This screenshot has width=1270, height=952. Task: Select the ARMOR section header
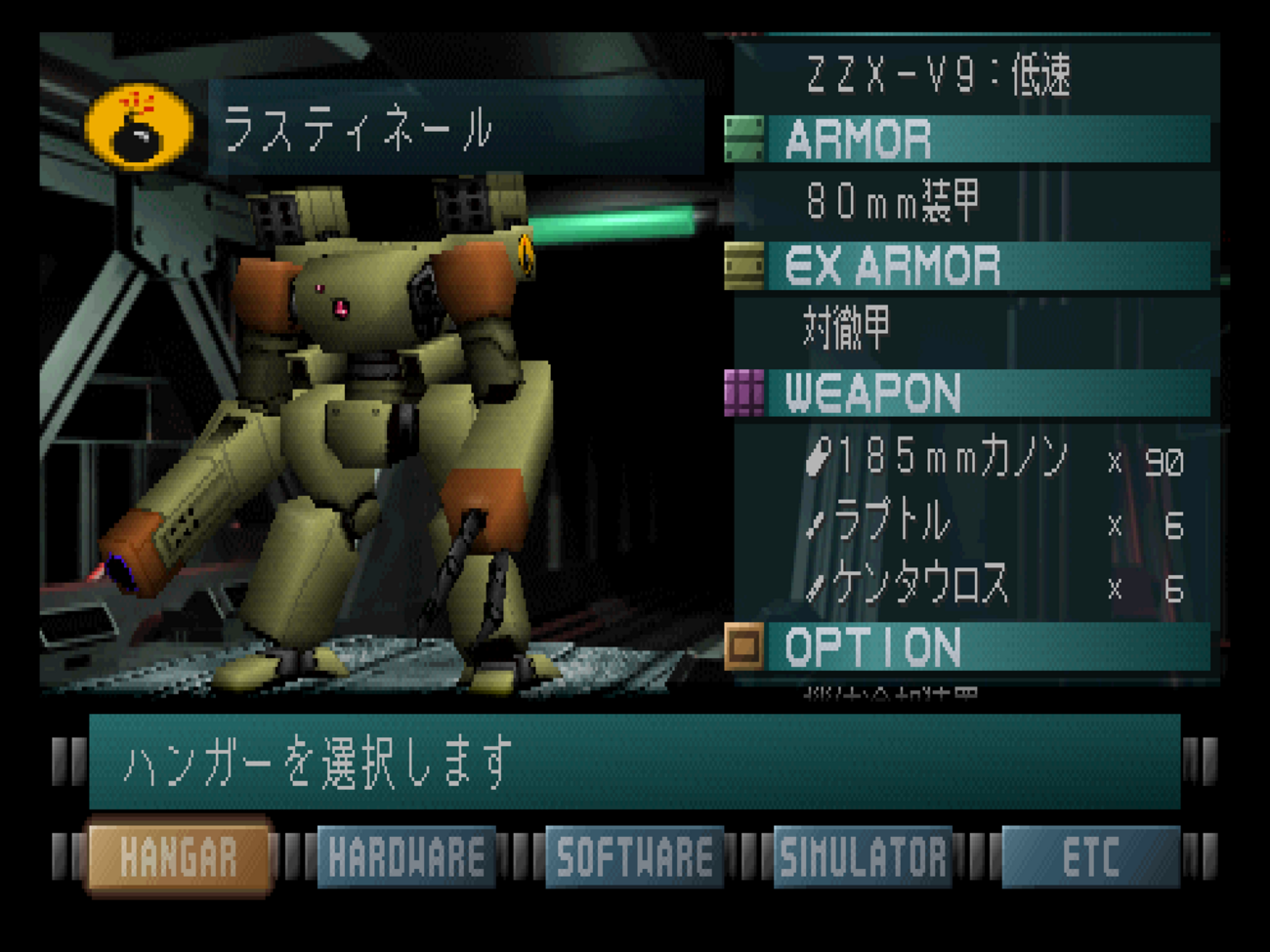[x=967, y=140]
